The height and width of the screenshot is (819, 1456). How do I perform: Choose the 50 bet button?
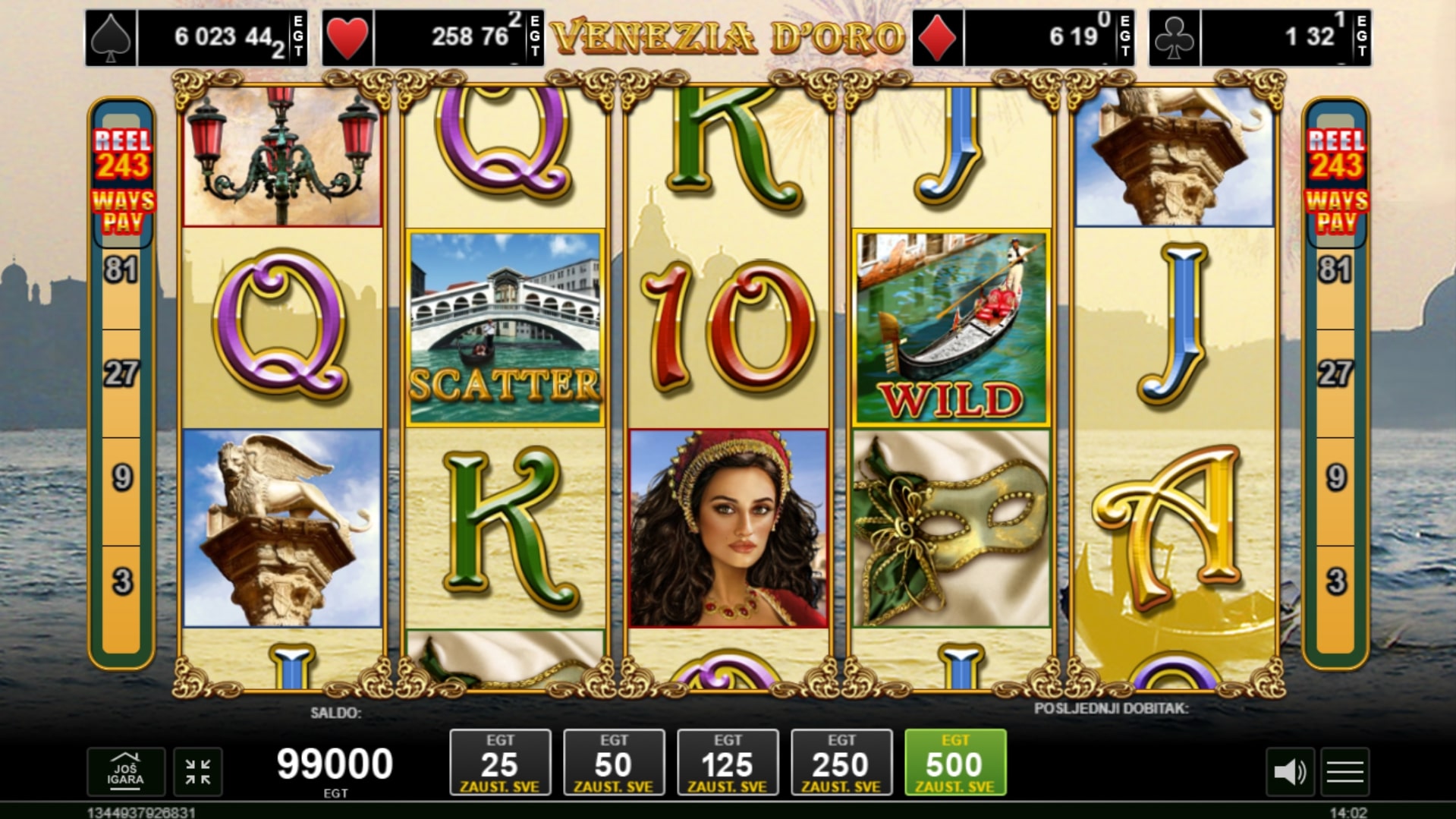pyautogui.click(x=614, y=762)
